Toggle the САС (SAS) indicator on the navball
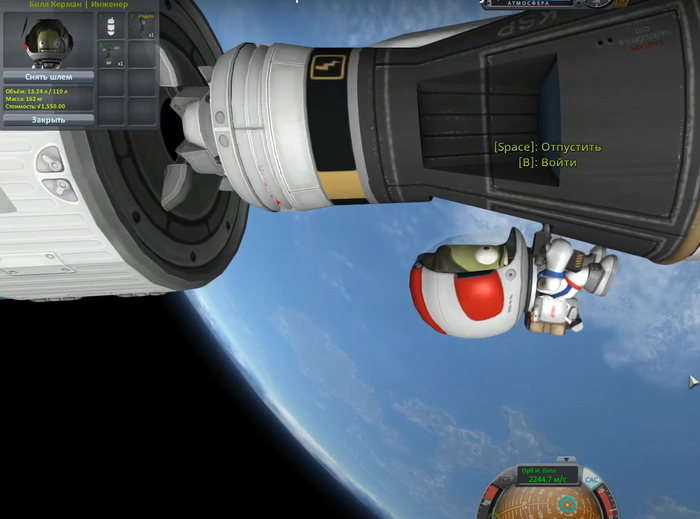 591,479
